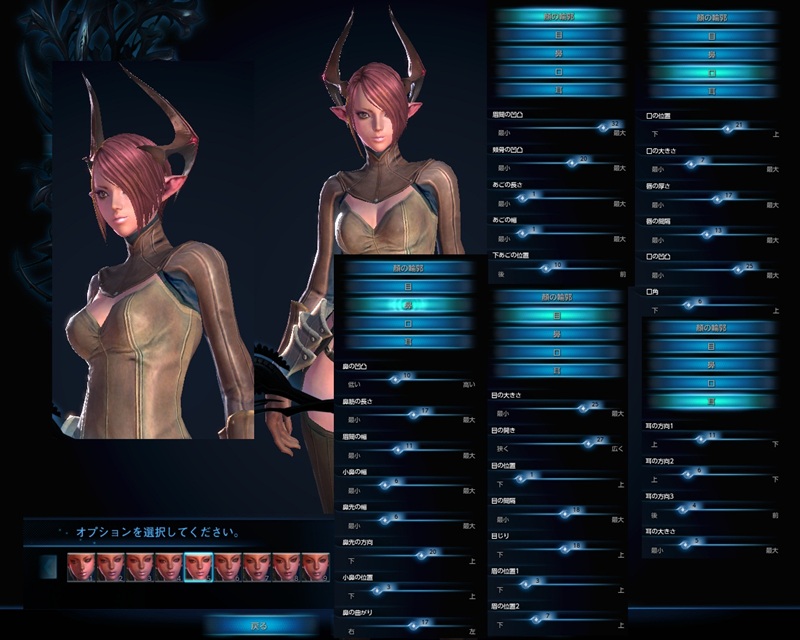This screenshot has height=640, width=800.
Task: Select the highlighted face preset thumbnail
Action: point(198,568)
